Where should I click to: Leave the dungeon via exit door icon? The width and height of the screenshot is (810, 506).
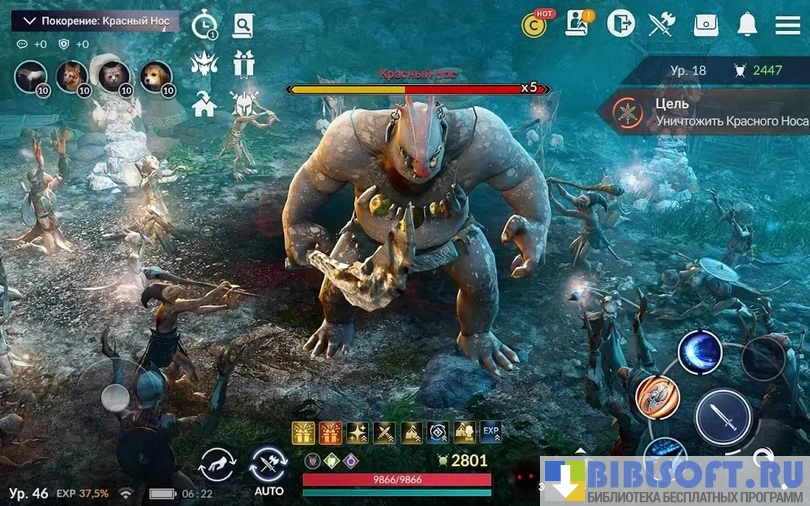(620, 23)
